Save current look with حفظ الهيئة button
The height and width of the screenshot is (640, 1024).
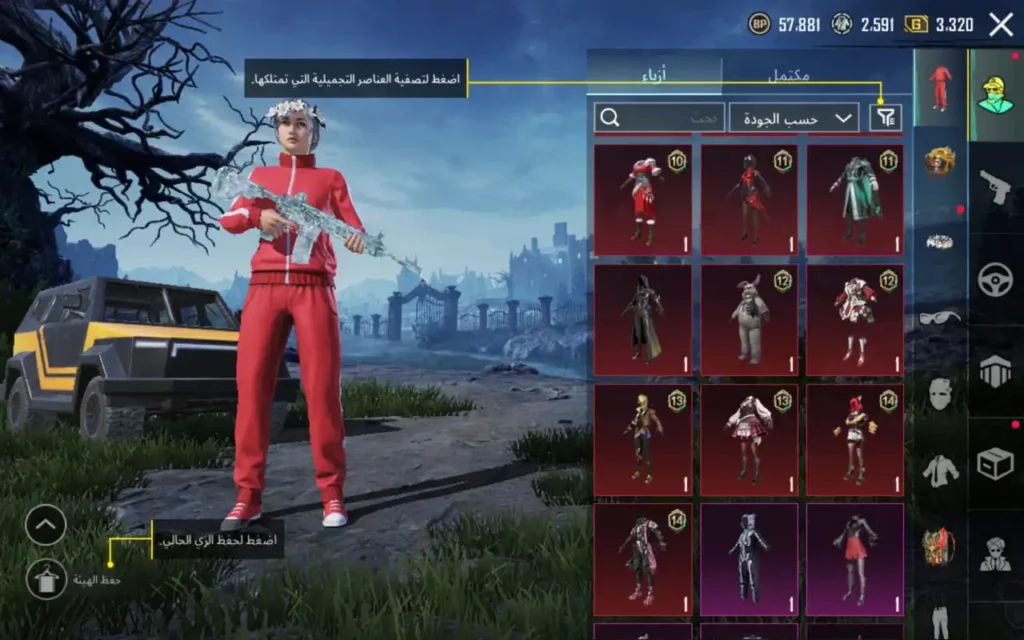pyautogui.click(x=46, y=579)
